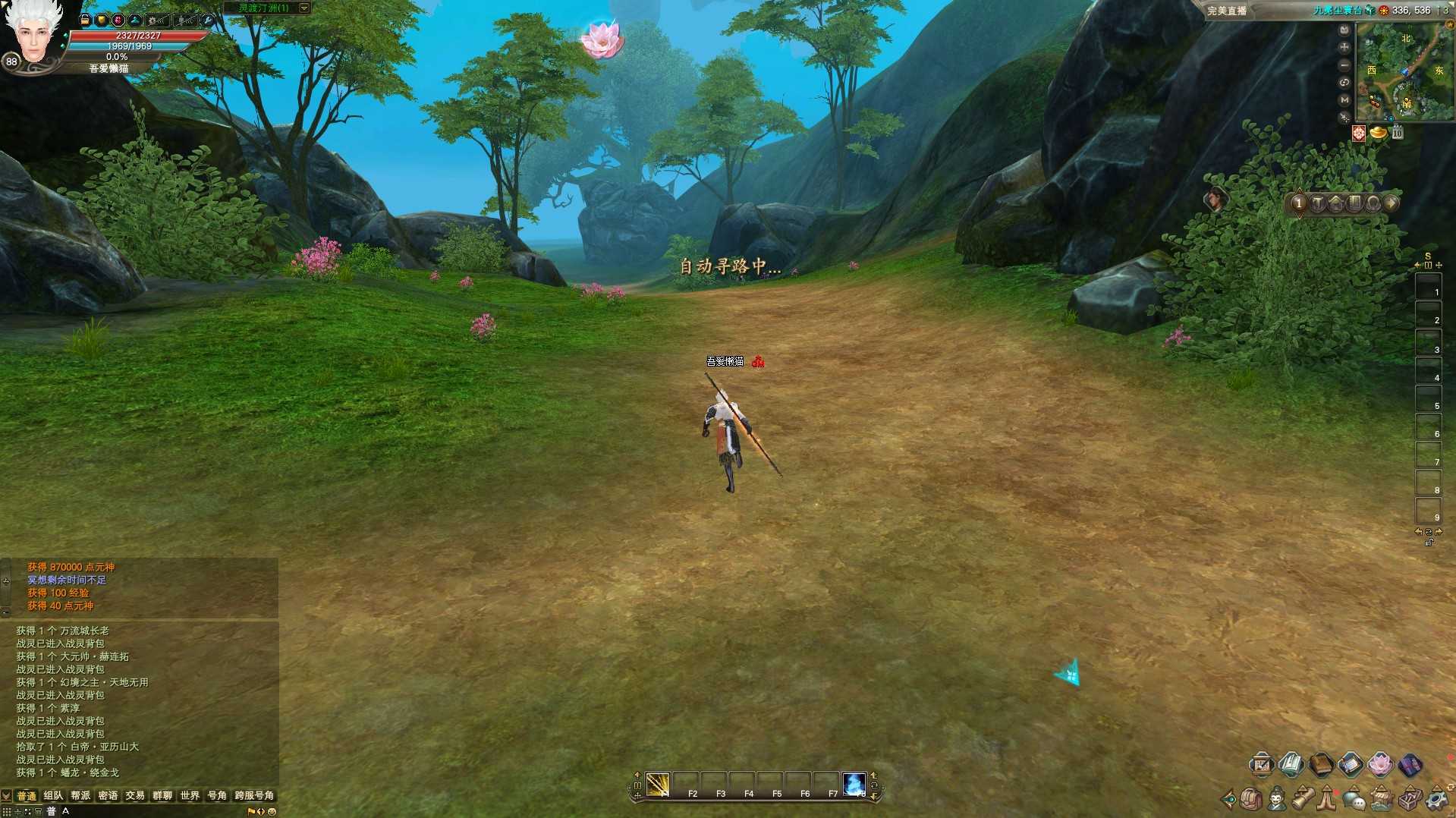Open the 灵波汀洲 line dropdown
Image resolution: width=1456 pixels, height=818 pixels.
coord(304,8)
